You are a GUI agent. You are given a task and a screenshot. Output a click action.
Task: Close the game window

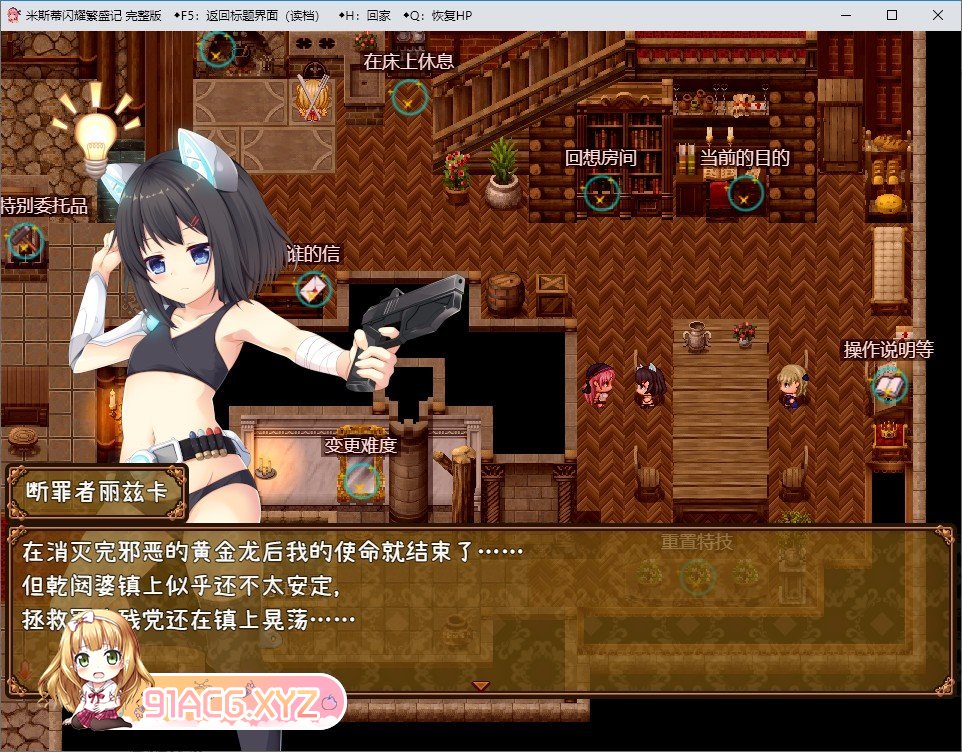click(x=938, y=15)
